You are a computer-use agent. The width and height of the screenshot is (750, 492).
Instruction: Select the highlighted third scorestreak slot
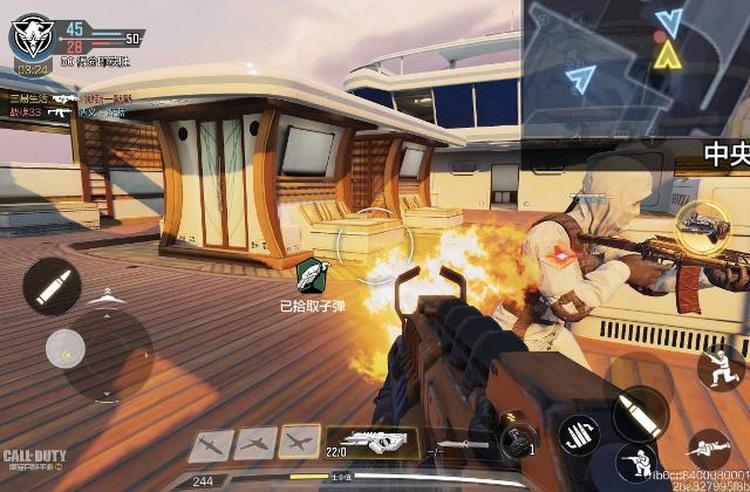[299, 442]
